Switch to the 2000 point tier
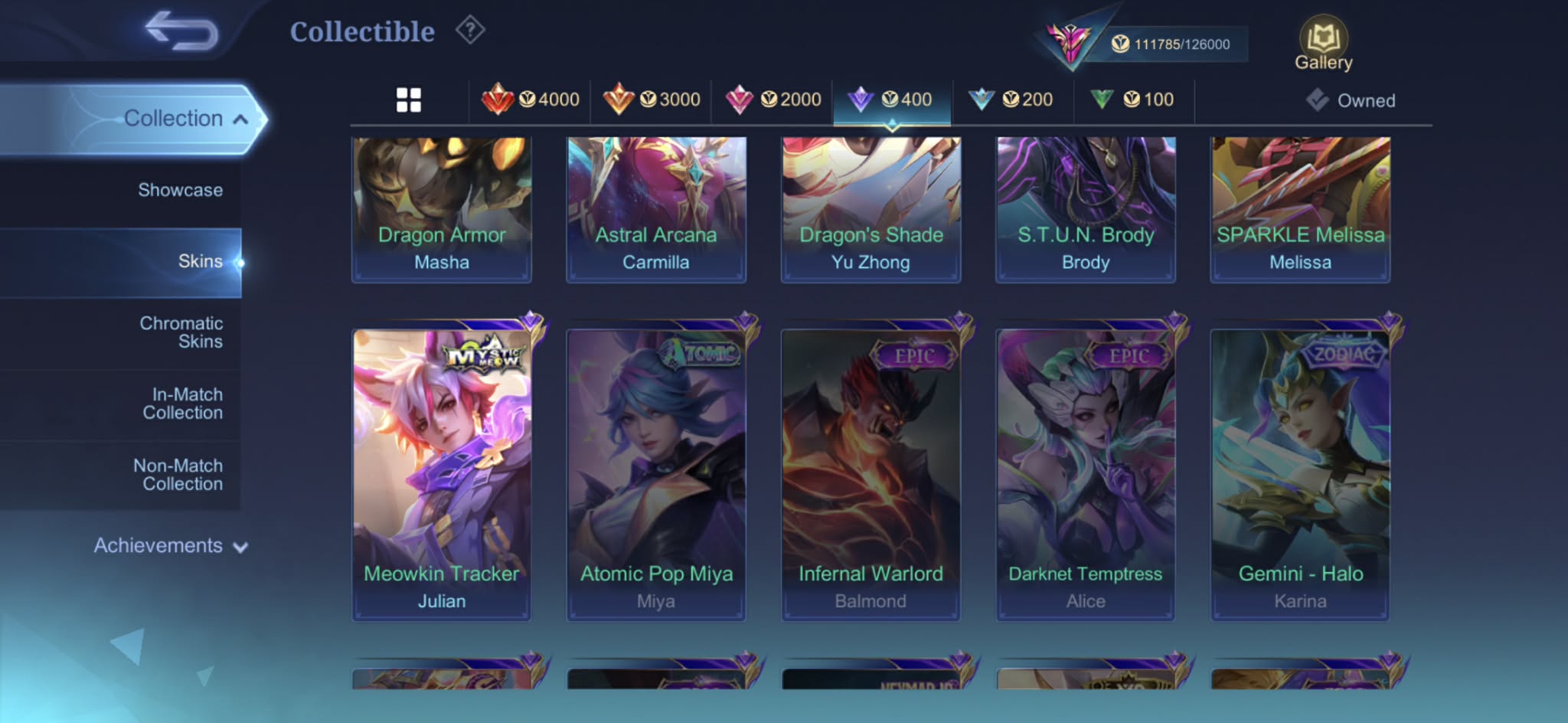Screen dimensions: 1568x723 click(773, 100)
